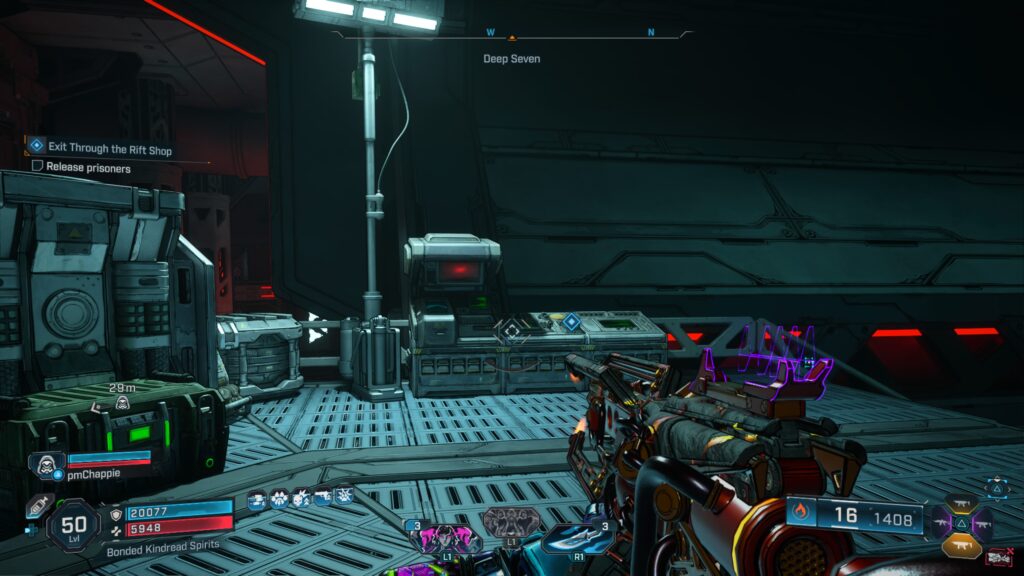Tick the Release prisoners objective checkbox
Image resolution: width=1024 pixels, height=576 pixels.
point(37,168)
